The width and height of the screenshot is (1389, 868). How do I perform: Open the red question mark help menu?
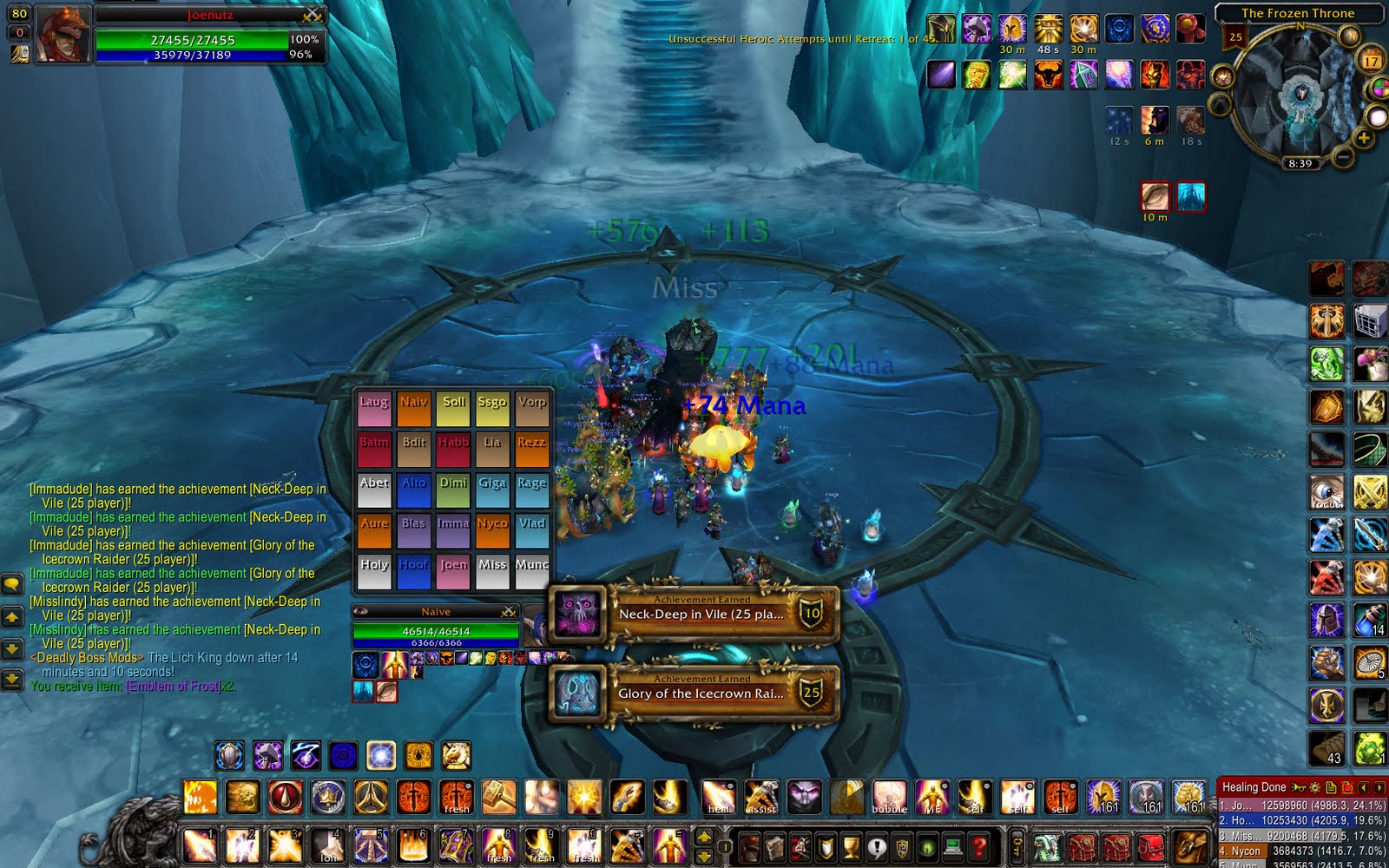pyautogui.click(x=979, y=848)
